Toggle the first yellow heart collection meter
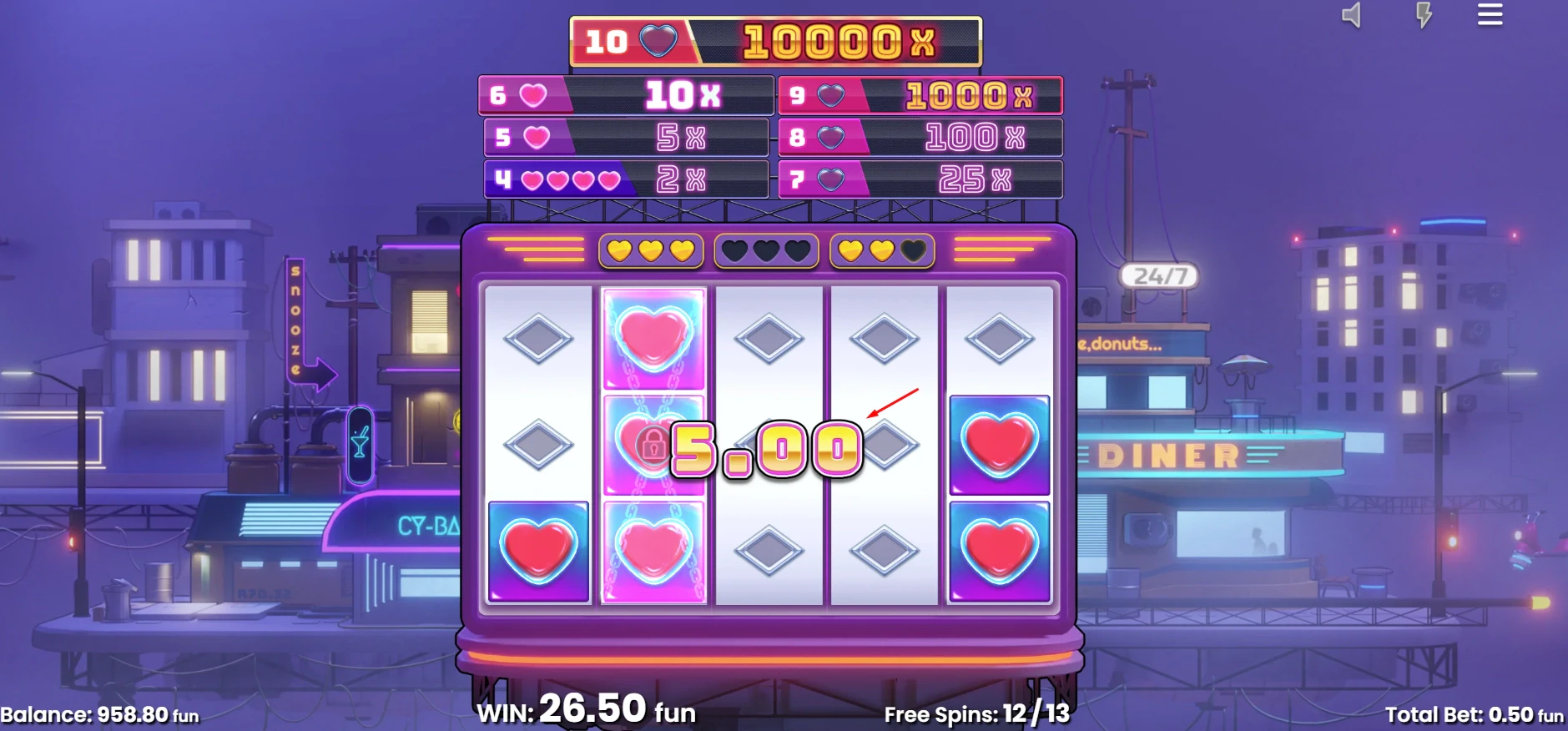Screen dimensions: 1568x731 pos(649,249)
